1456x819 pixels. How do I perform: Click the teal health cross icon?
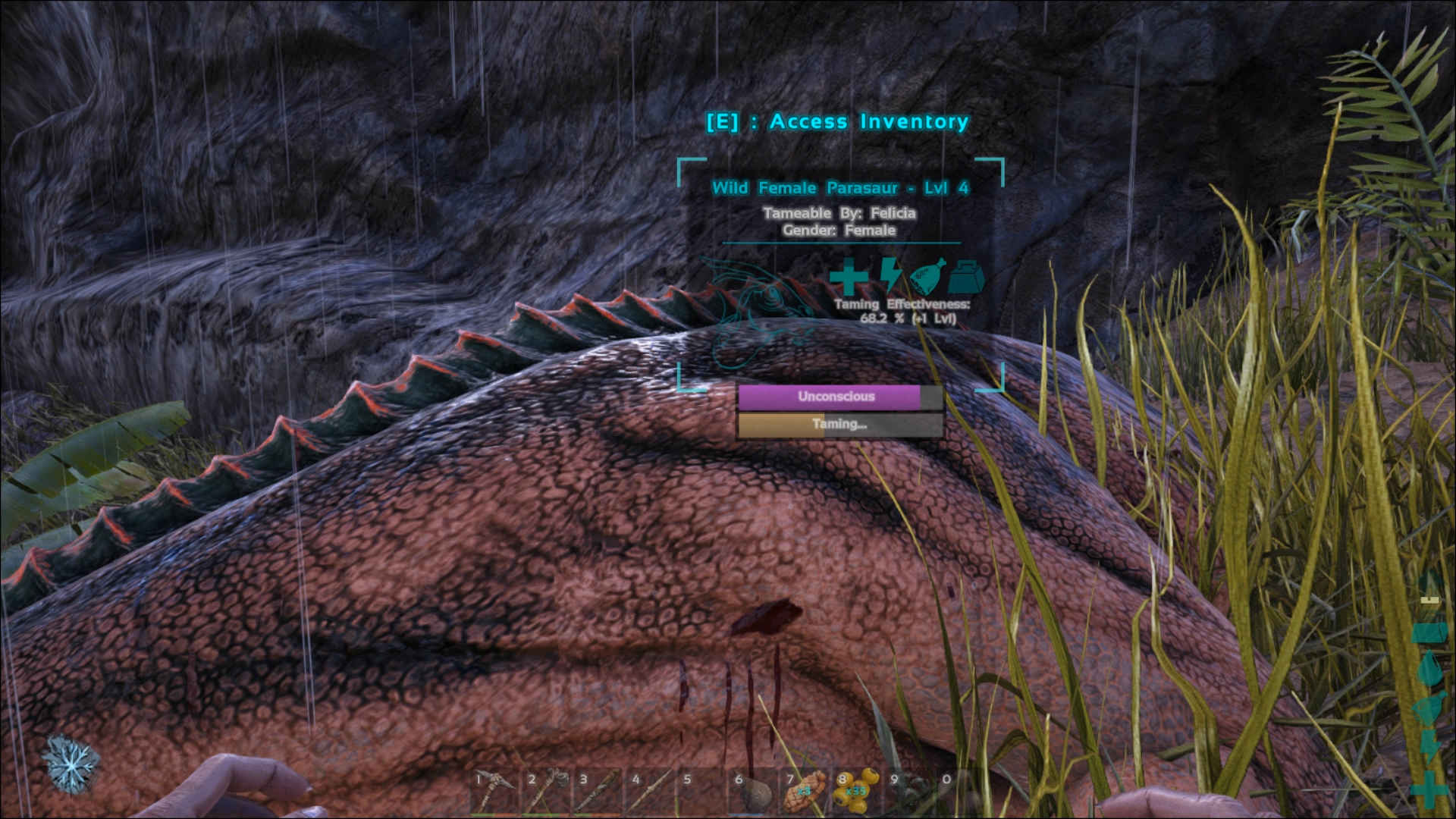847,278
